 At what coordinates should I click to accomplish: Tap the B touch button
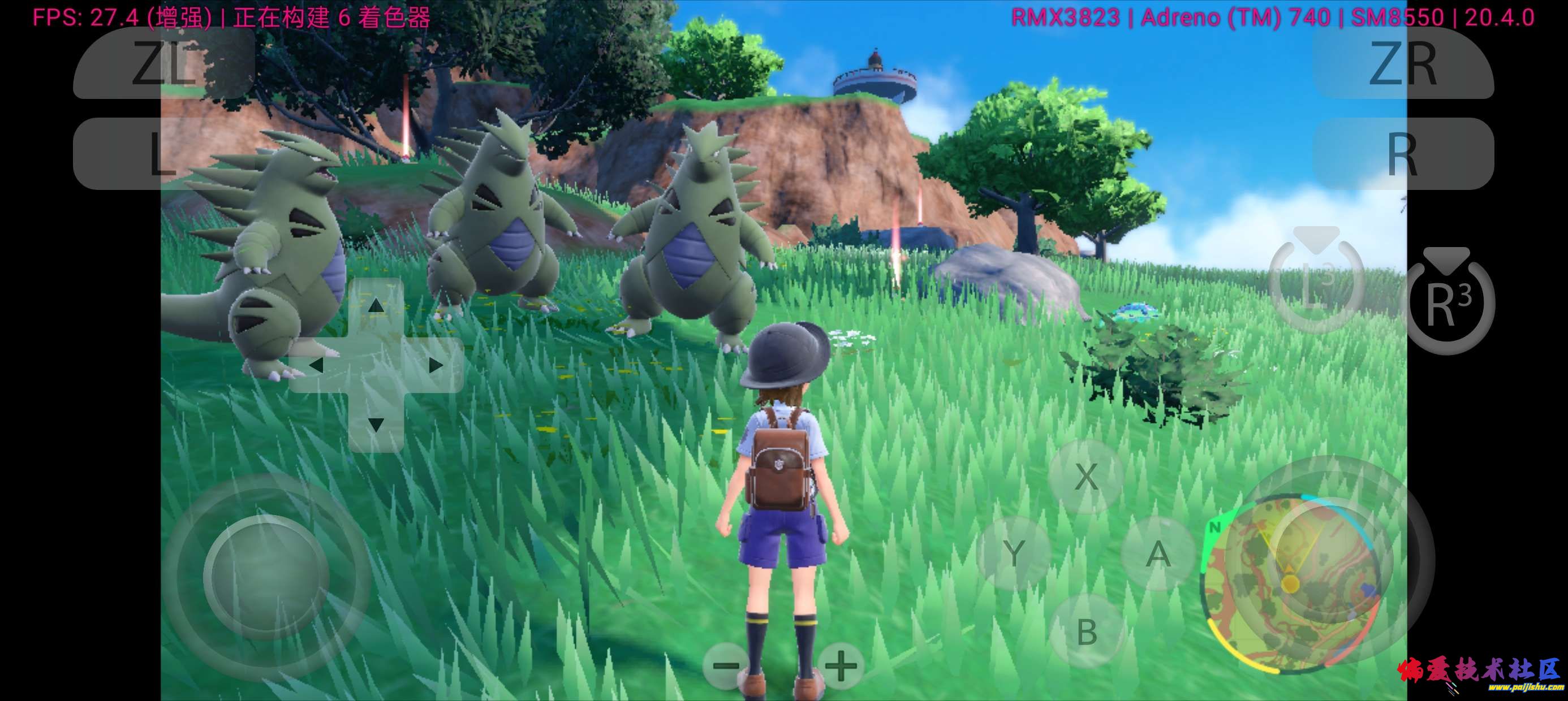coord(1087,631)
